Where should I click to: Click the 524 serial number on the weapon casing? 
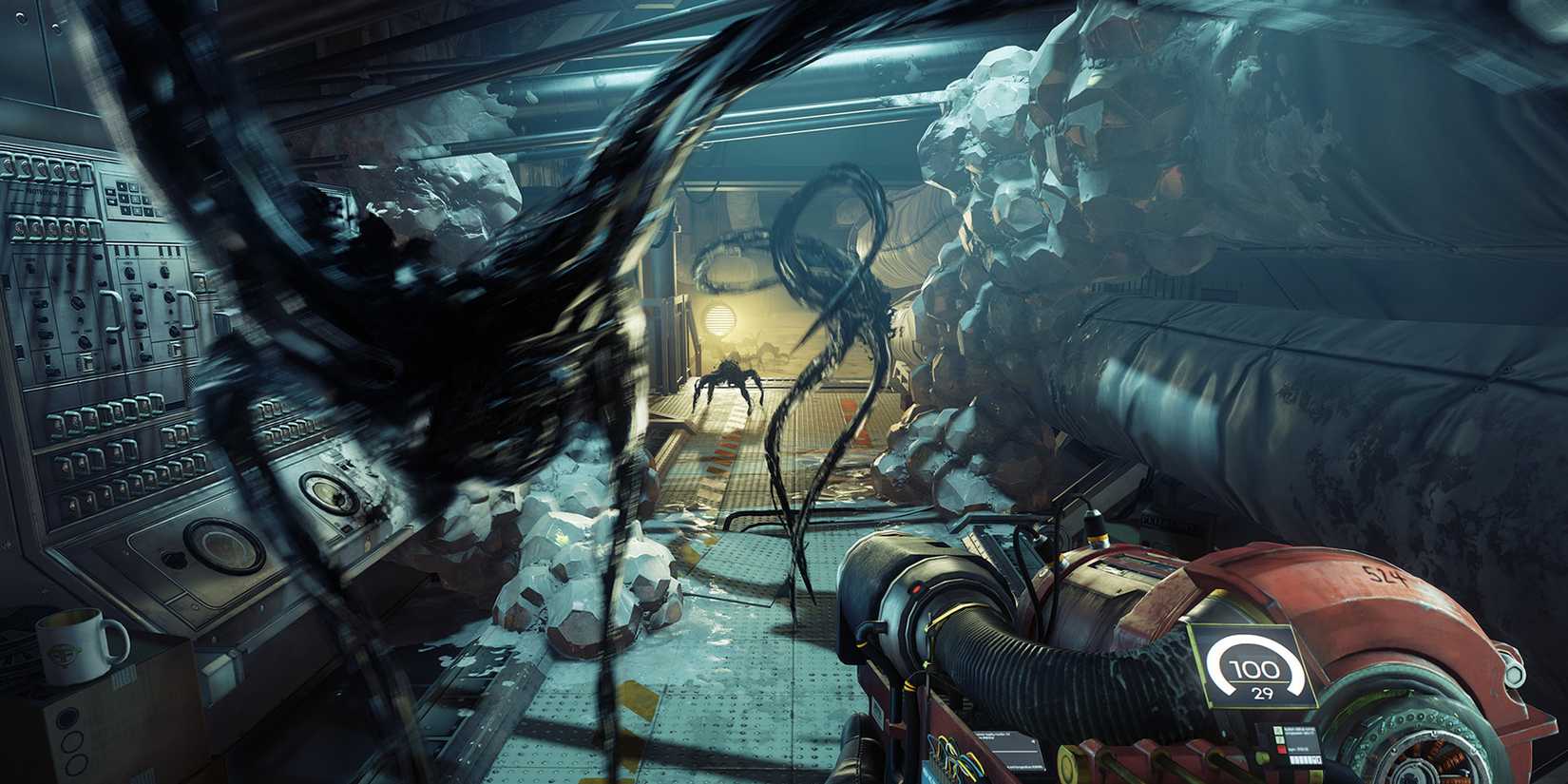[1385, 575]
